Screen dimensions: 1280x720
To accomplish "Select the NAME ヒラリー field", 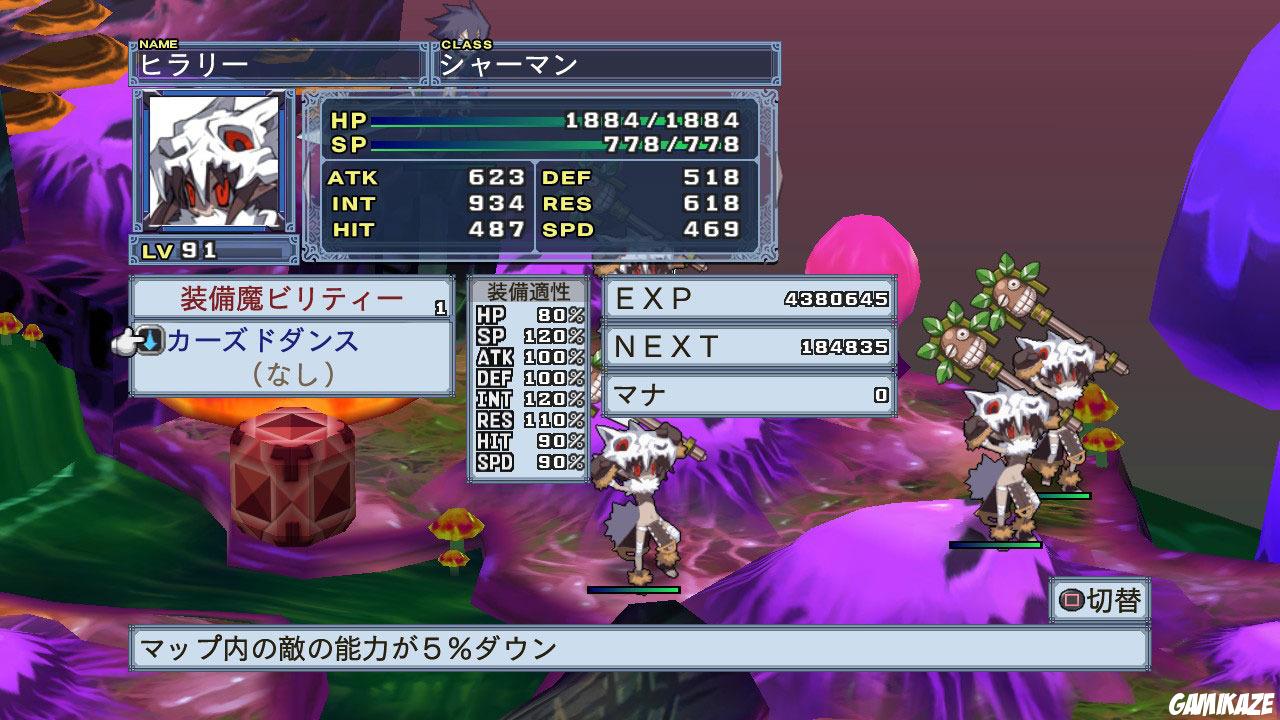I will pos(280,62).
